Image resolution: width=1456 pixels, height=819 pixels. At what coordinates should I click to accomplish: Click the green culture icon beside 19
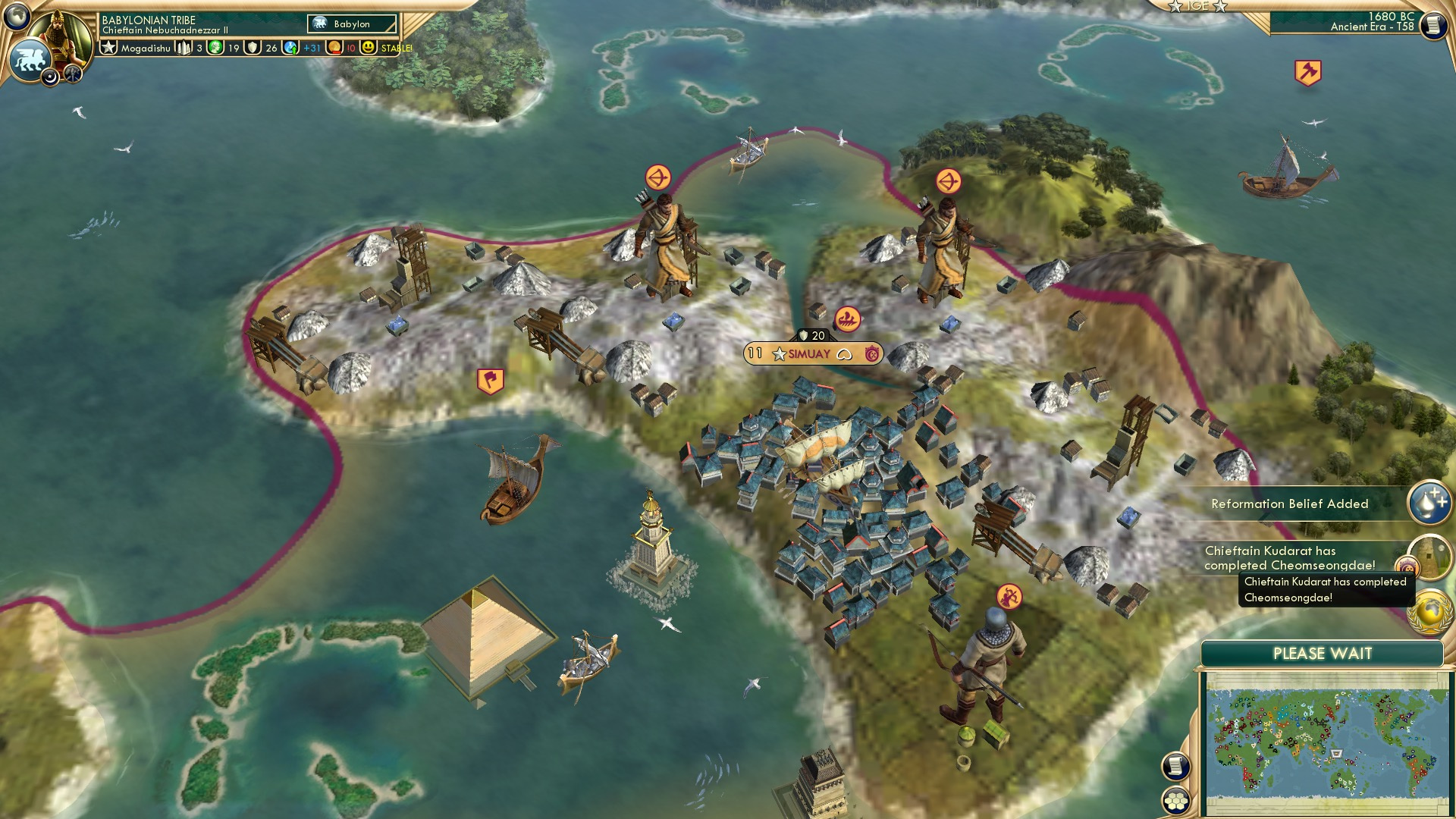tap(215, 47)
